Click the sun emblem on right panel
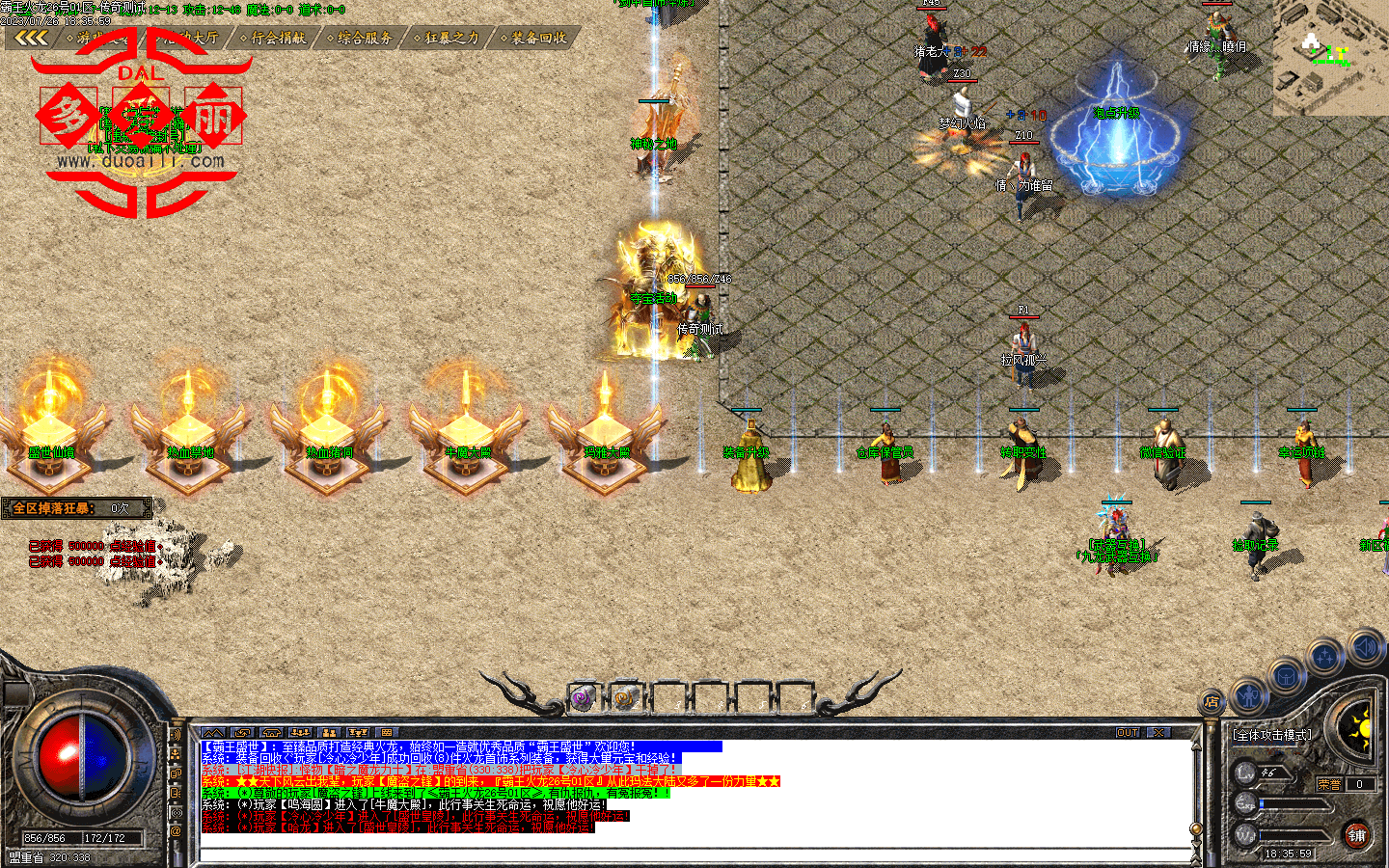The height and width of the screenshot is (868, 1389). [1363, 727]
